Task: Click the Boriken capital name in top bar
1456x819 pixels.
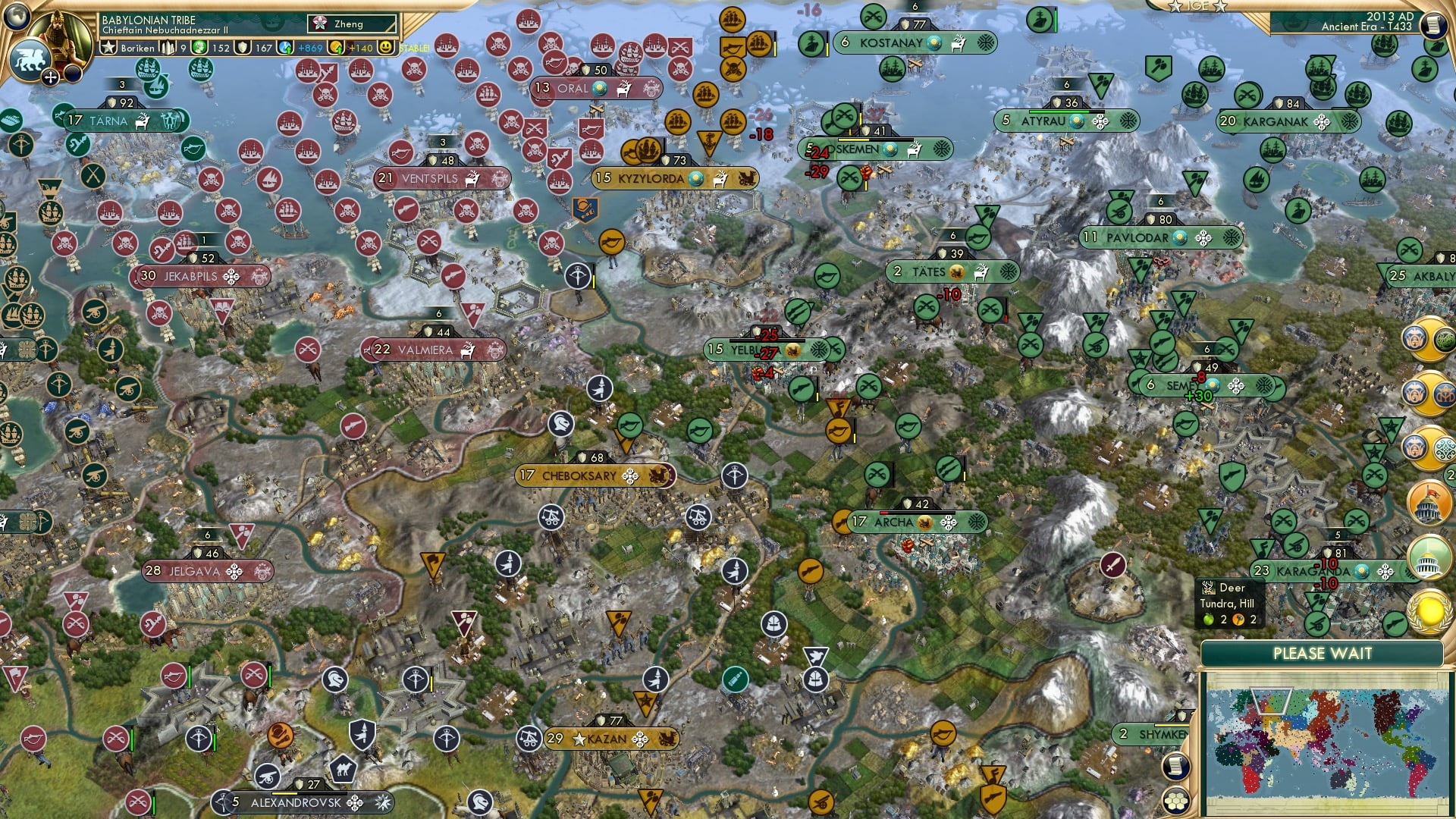Action: coord(136,48)
